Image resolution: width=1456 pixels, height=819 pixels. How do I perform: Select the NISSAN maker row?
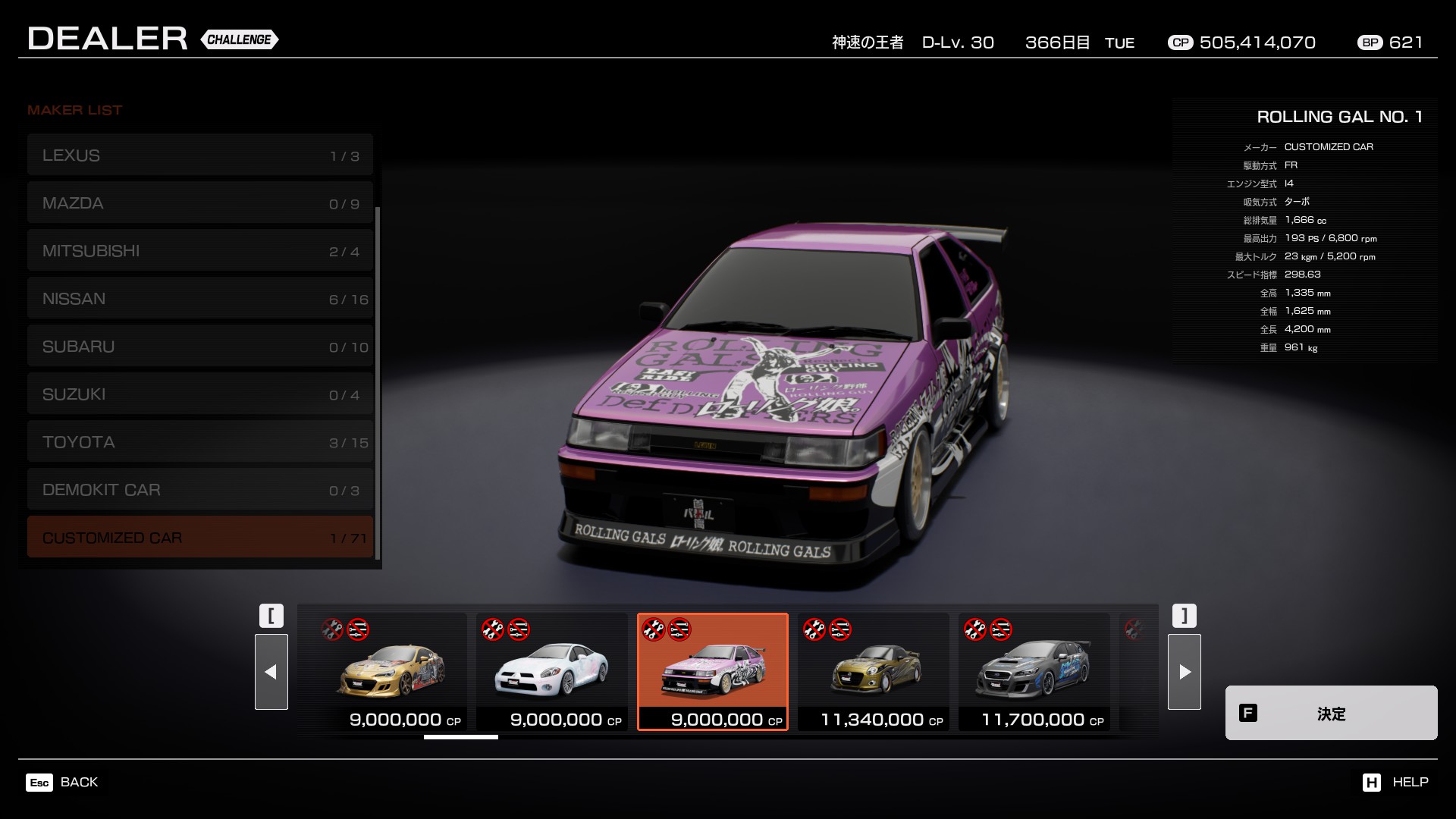[x=200, y=299]
